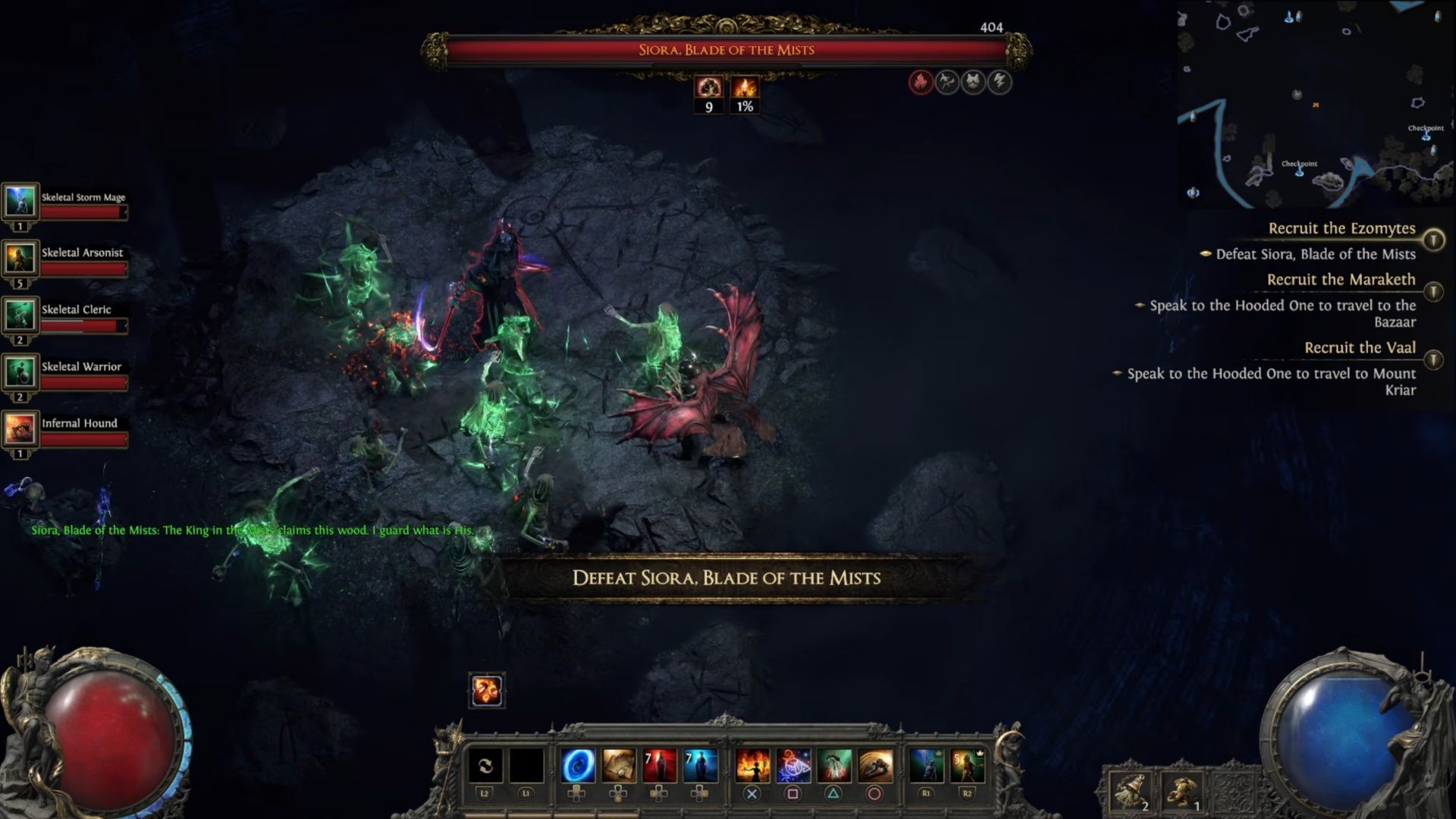Activate the blue portal skill
The height and width of the screenshot is (819, 1456).
[x=577, y=766]
